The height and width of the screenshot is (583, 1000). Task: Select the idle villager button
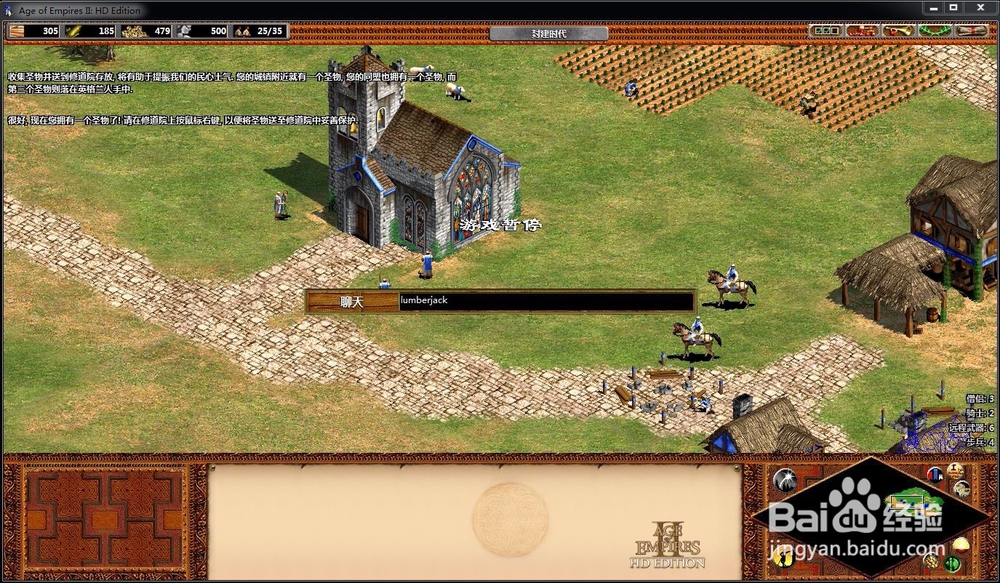[x=785, y=558]
